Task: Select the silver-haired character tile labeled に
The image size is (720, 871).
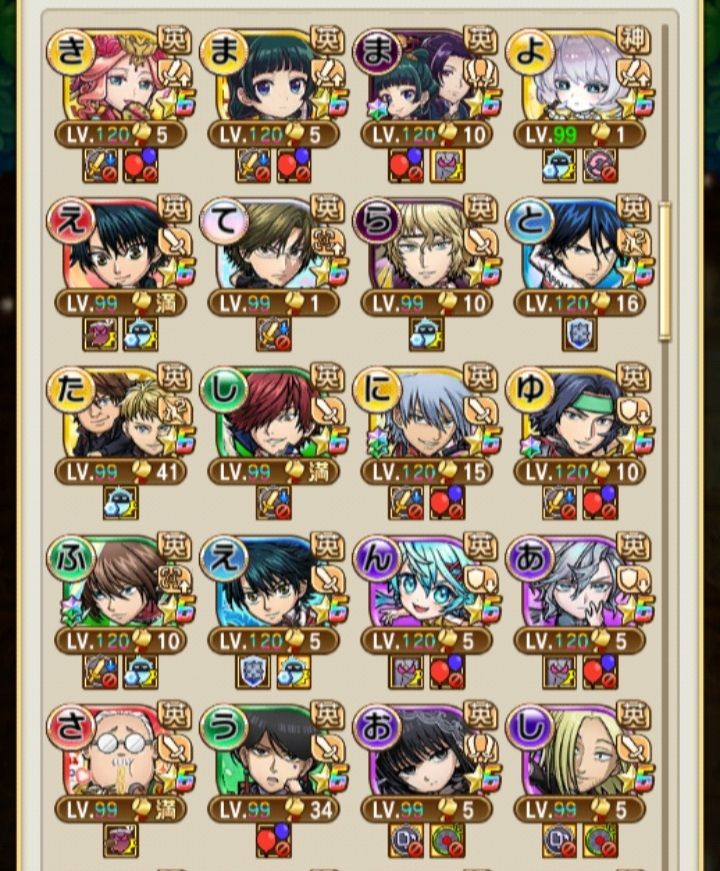Action: point(426,415)
